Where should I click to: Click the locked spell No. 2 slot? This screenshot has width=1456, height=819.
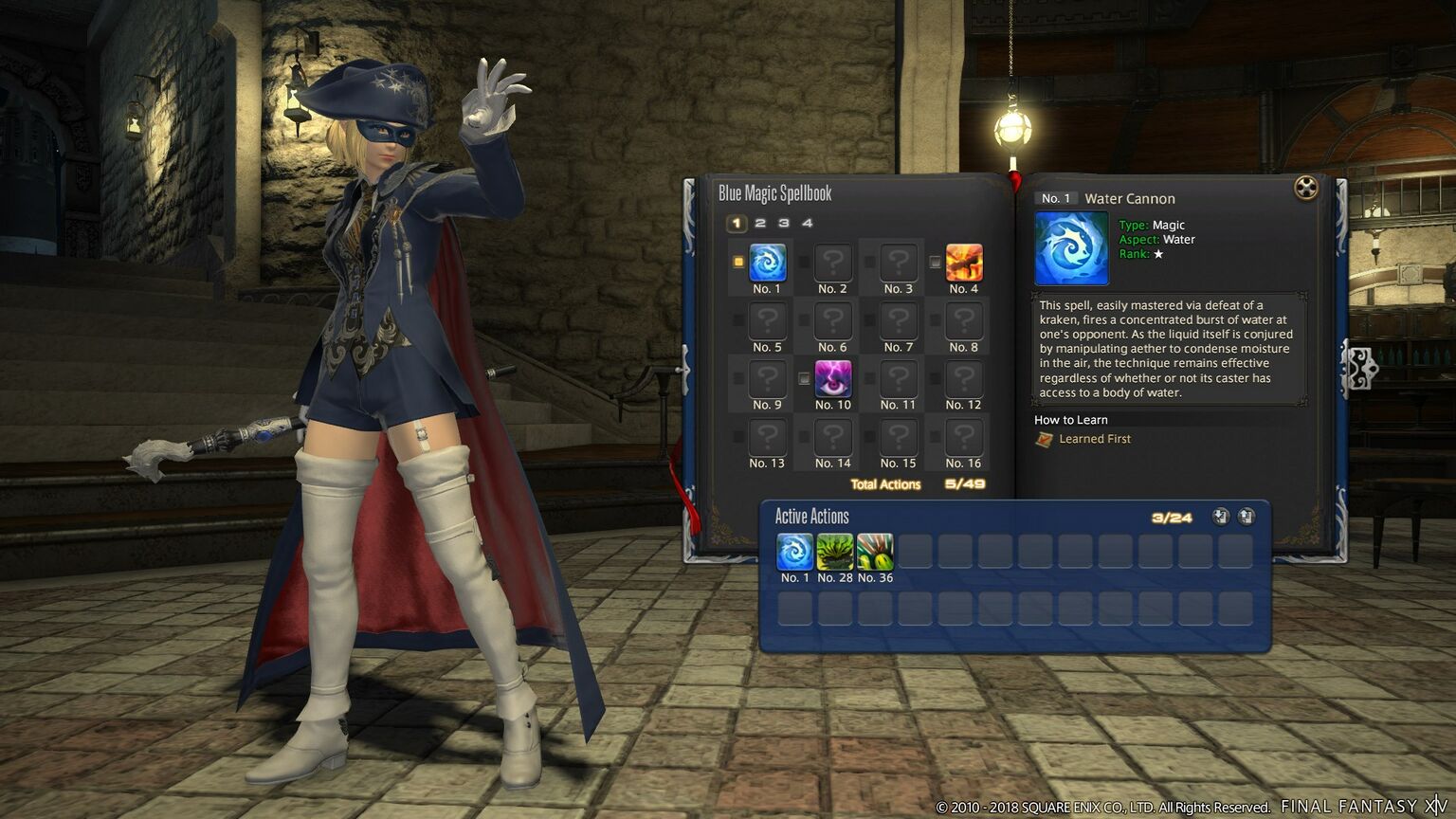pyautogui.click(x=832, y=263)
